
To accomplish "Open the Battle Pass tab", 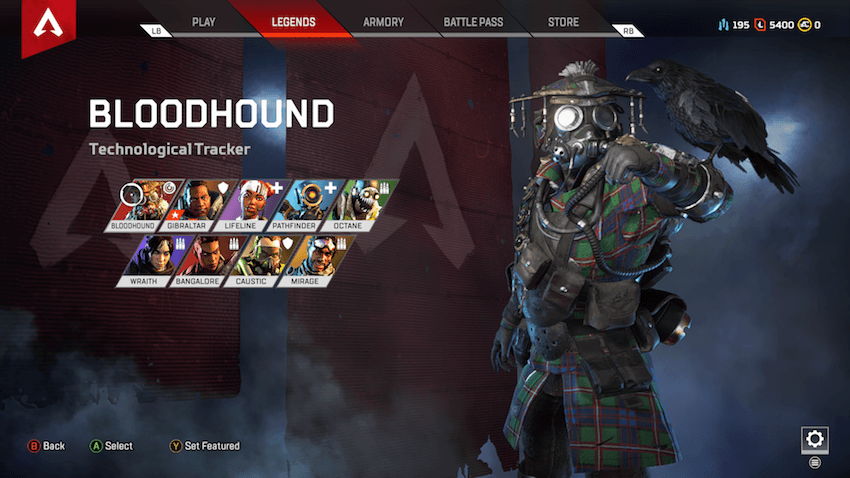I will coord(473,21).
